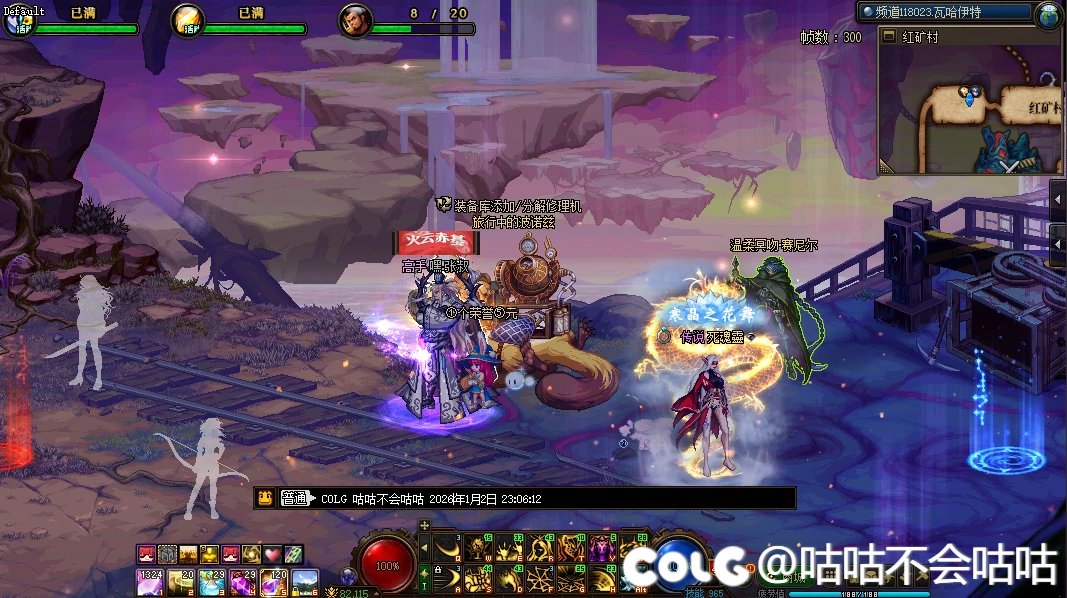Image resolution: width=1067 pixels, height=598 pixels.
Task: Open the 红矿村 minimap
Action: 968,110
